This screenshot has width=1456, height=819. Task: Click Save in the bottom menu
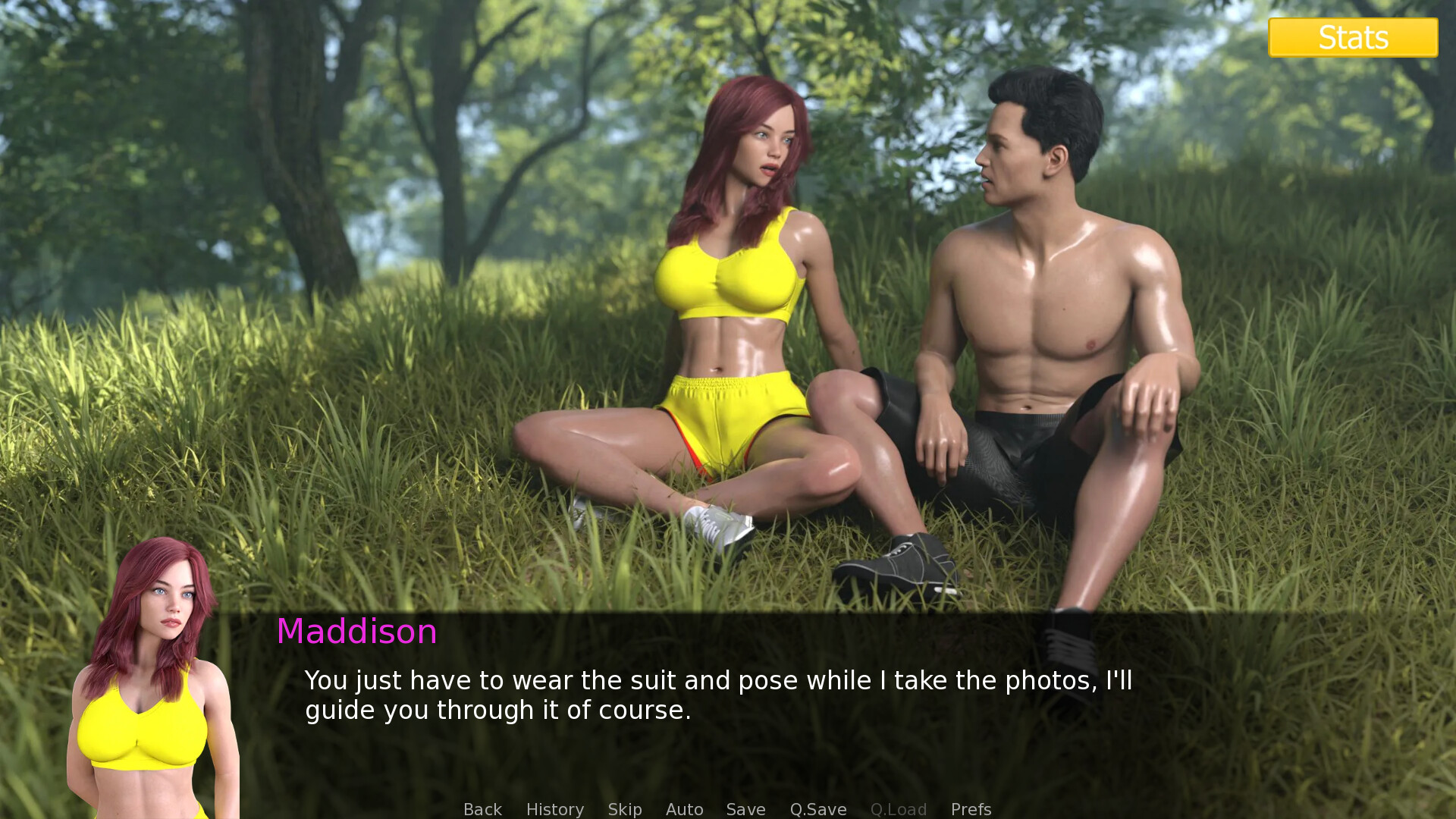pyautogui.click(x=745, y=808)
